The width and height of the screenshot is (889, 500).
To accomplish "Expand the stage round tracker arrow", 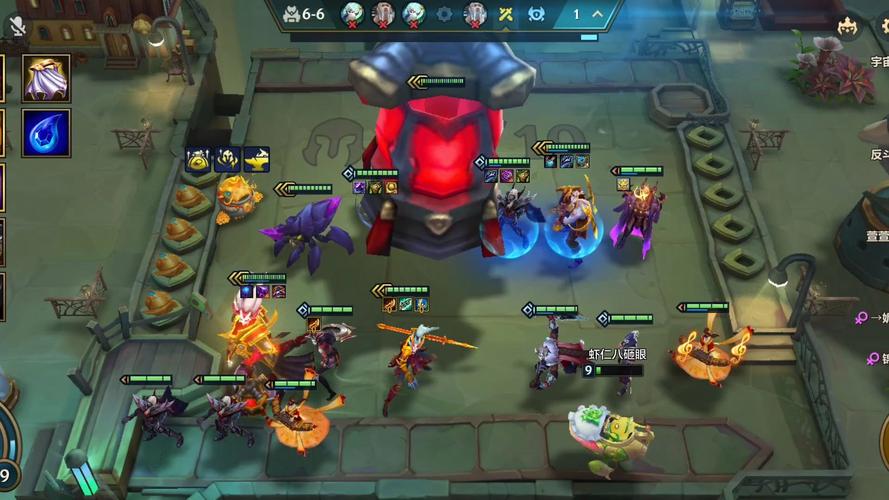I will 597,14.
